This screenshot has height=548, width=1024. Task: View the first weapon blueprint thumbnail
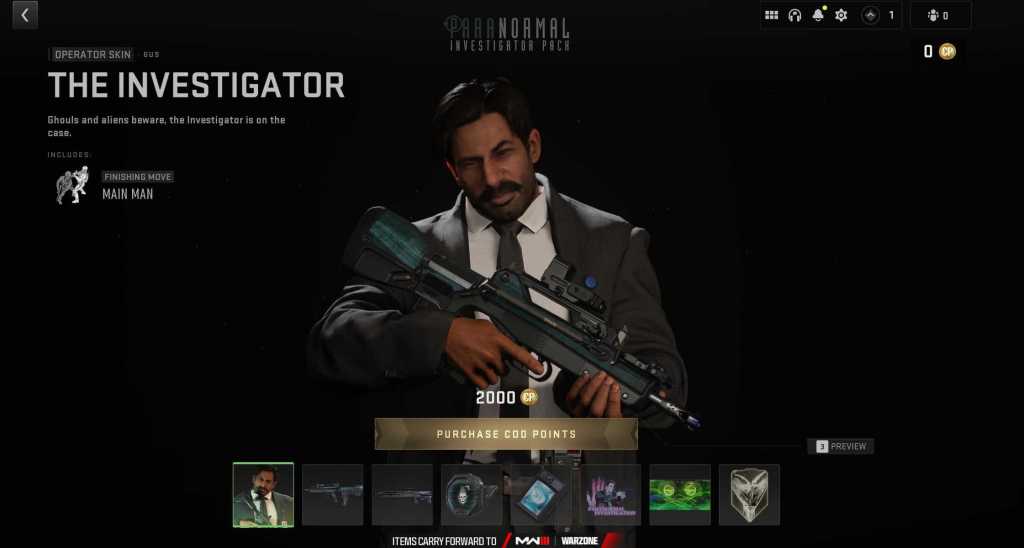[333, 494]
